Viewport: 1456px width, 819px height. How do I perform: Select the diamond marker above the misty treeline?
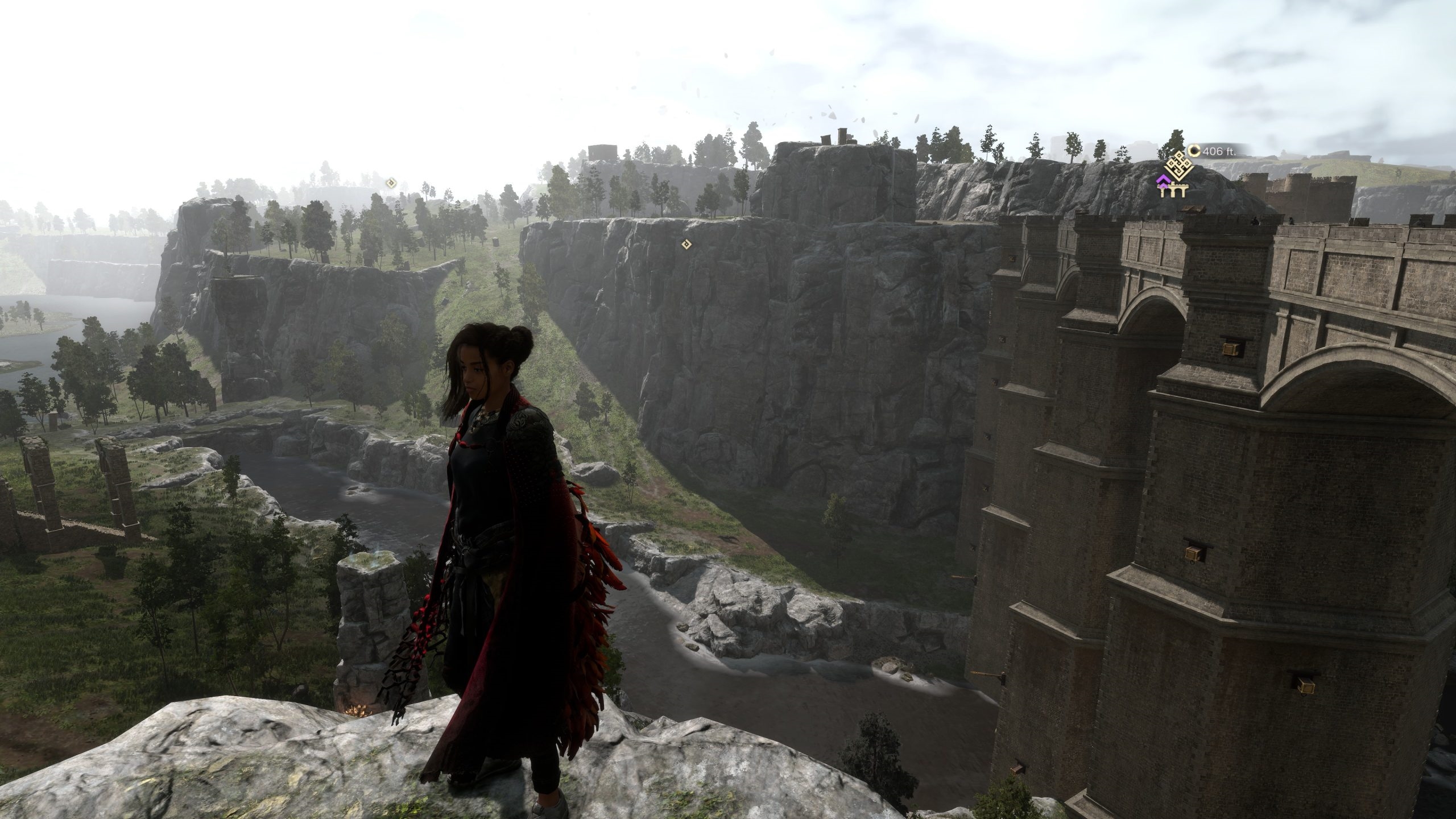pos(391,183)
